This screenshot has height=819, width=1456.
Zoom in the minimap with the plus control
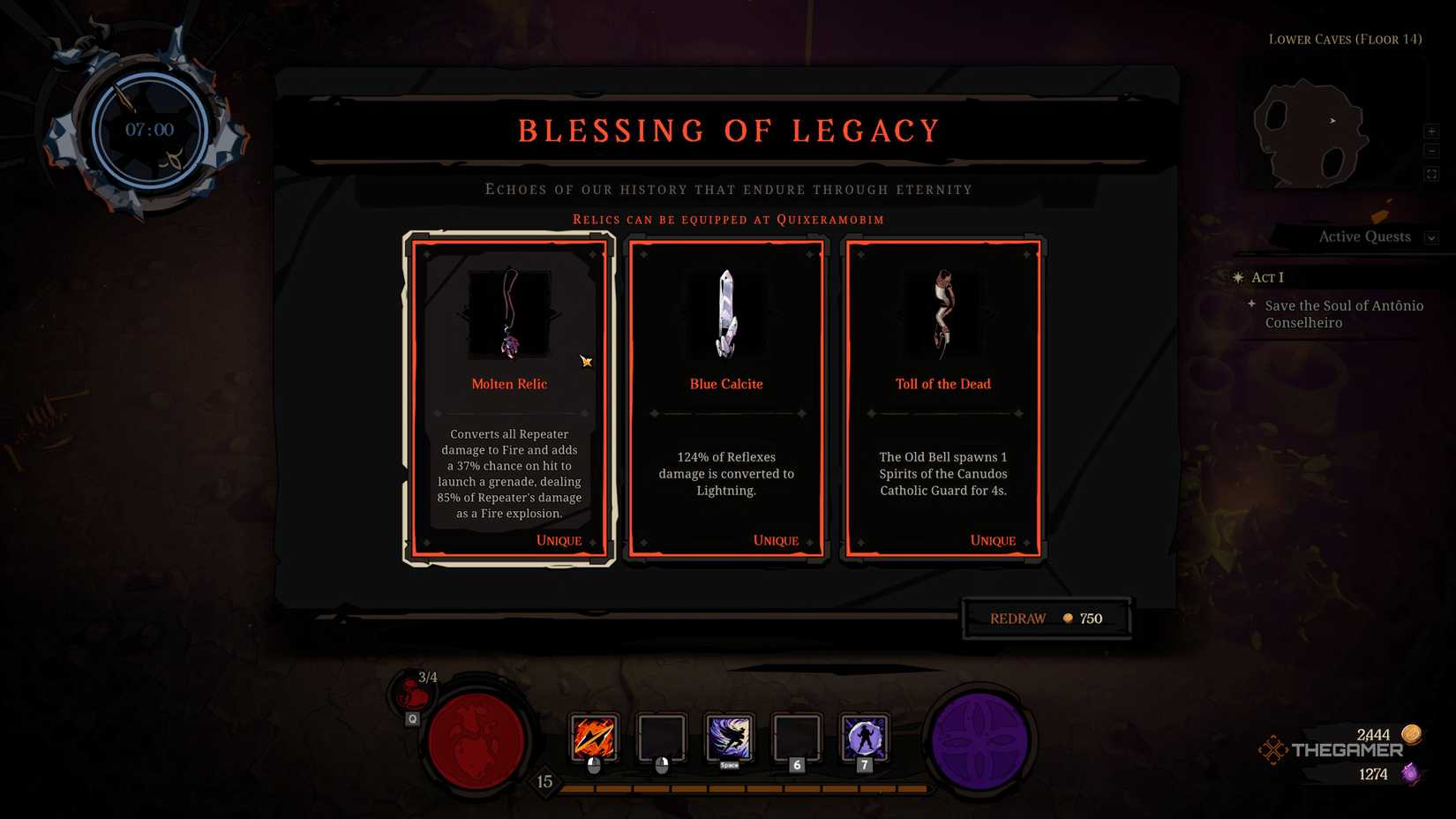tap(1432, 131)
